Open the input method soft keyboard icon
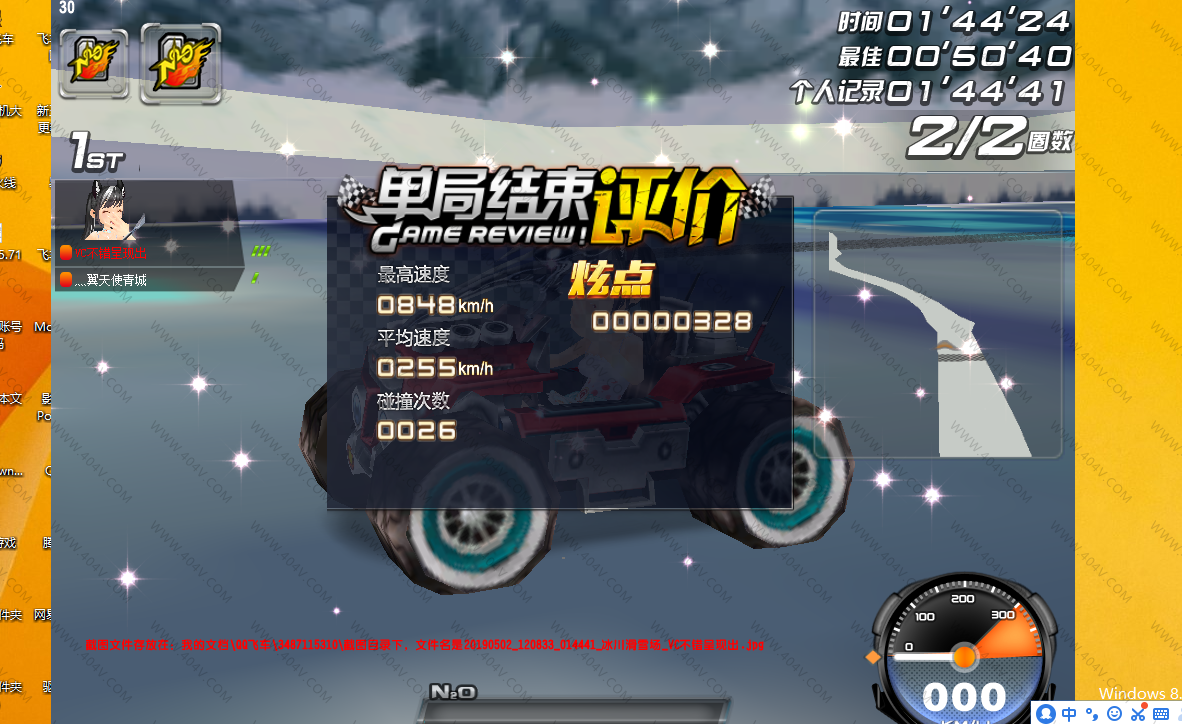The height and width of the screenshot is (724, 1182). click(x=1161, y=713)
